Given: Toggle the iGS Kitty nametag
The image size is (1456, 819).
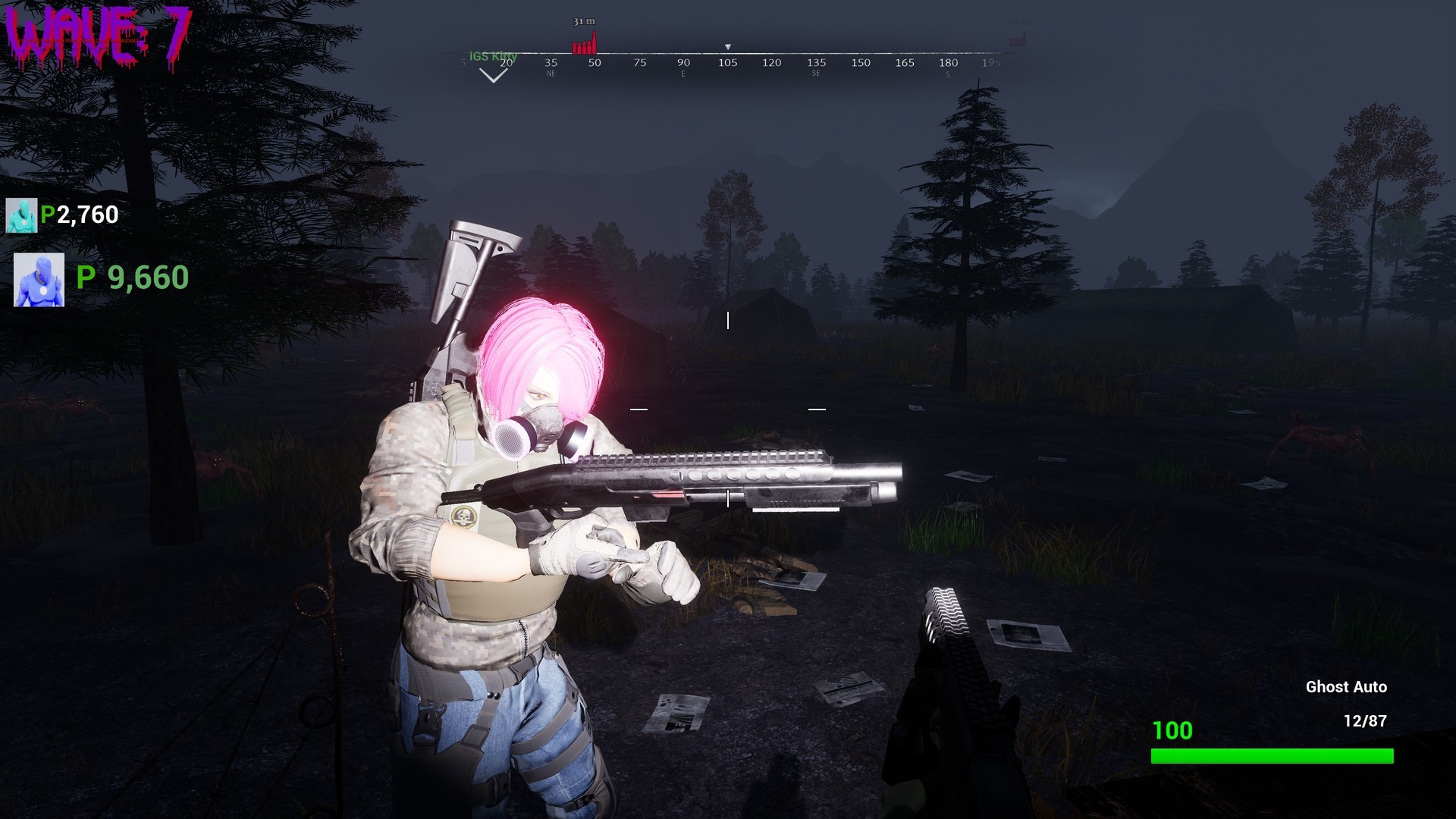Looking at the screenshot, I should (x=494, y=56).
